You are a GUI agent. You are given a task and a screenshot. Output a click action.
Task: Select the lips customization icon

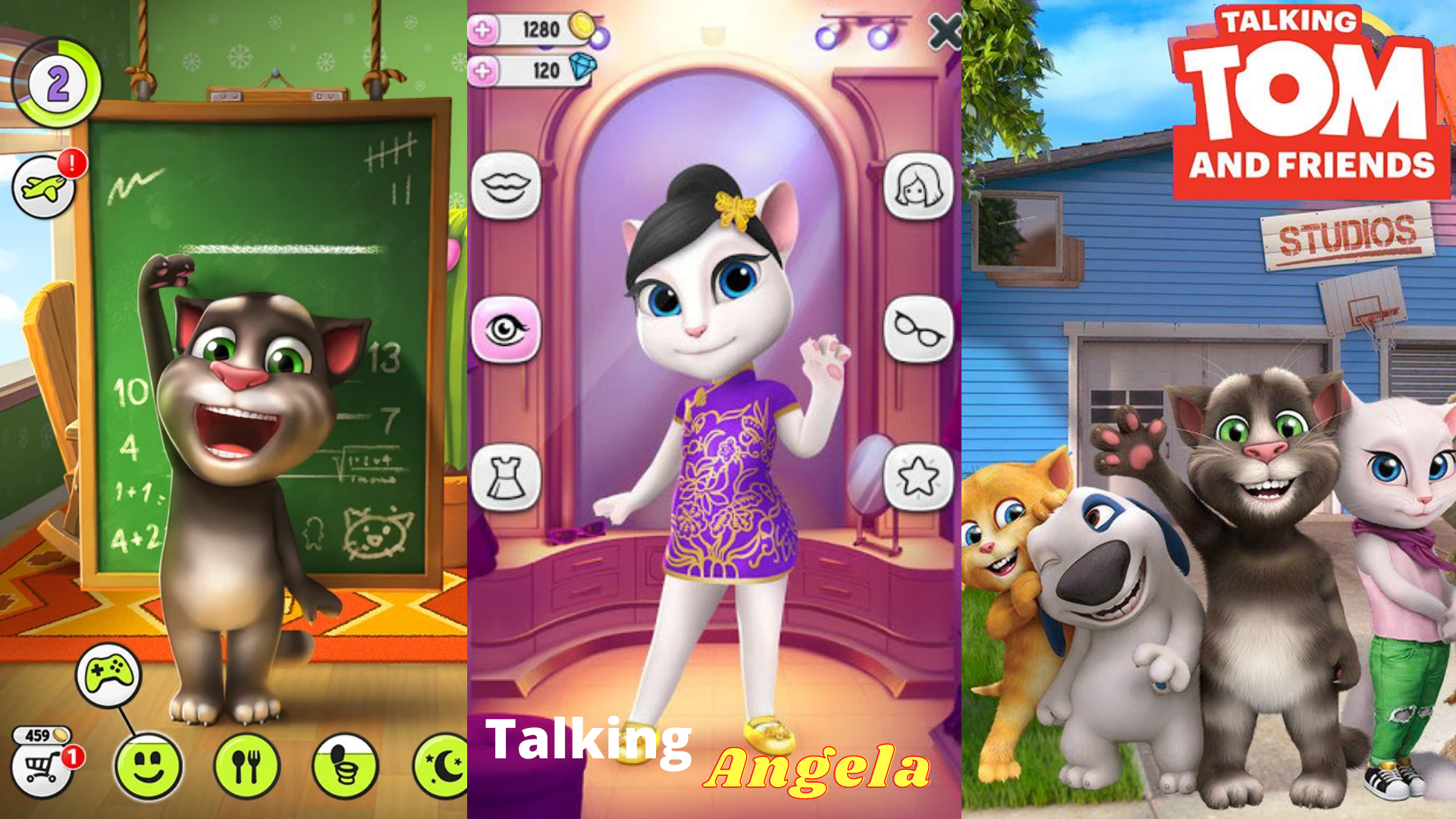point(507,184)
